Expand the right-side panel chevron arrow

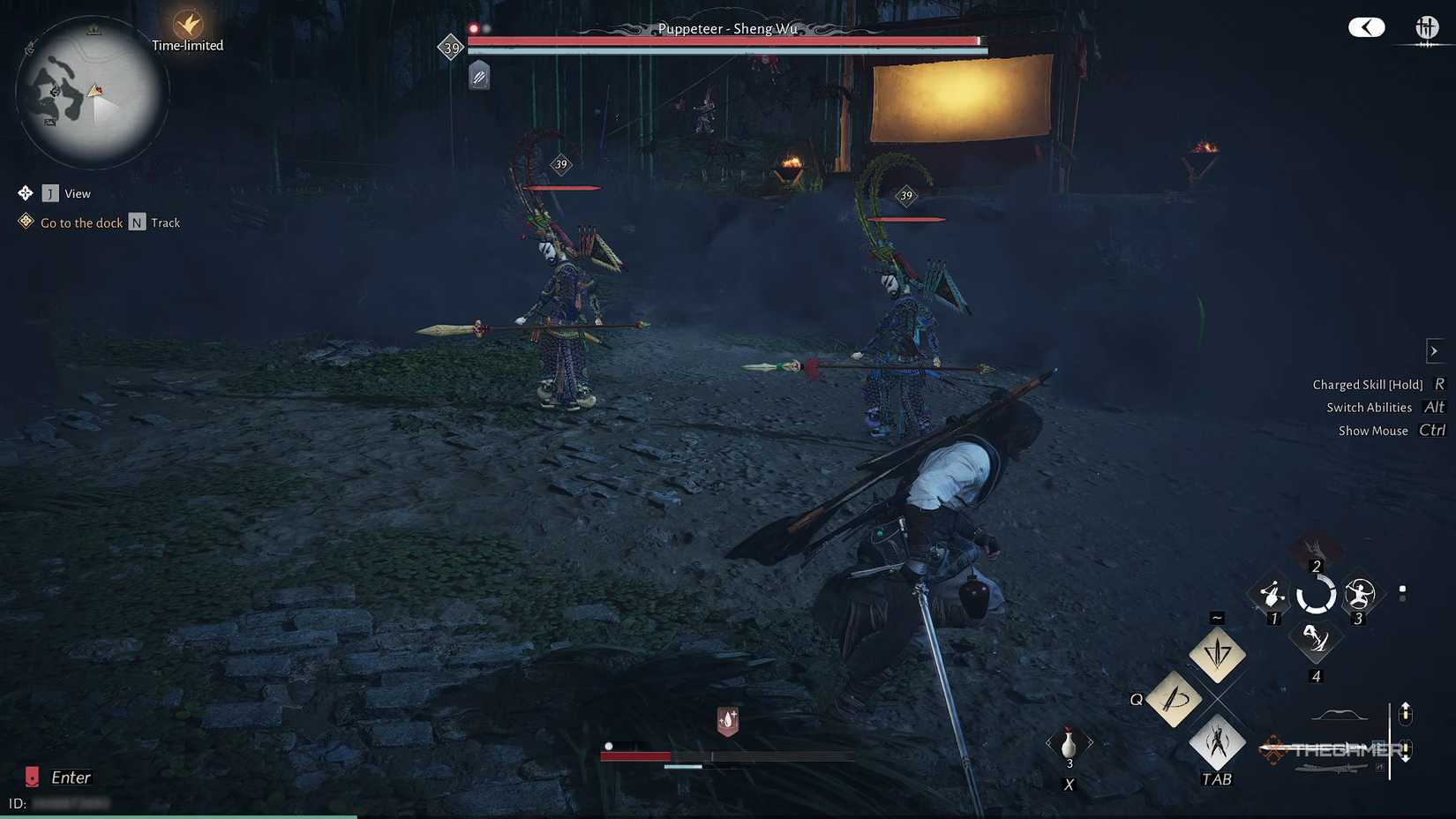click(x=1433, y=350)
